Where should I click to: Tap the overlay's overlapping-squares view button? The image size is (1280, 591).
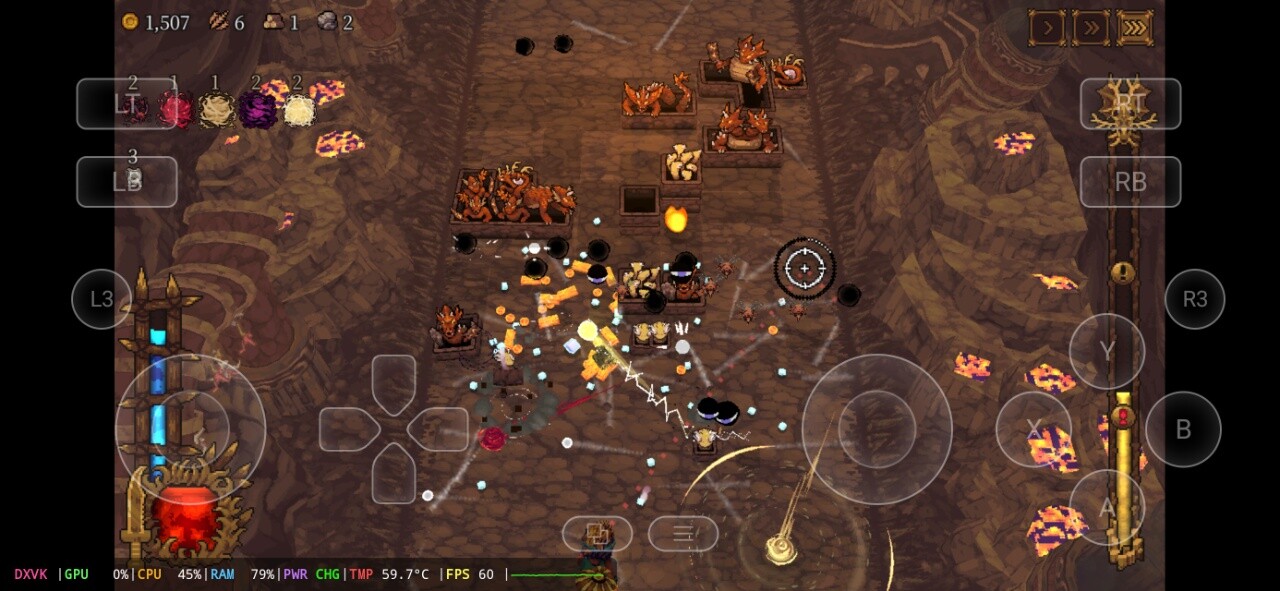click(597, 533)
